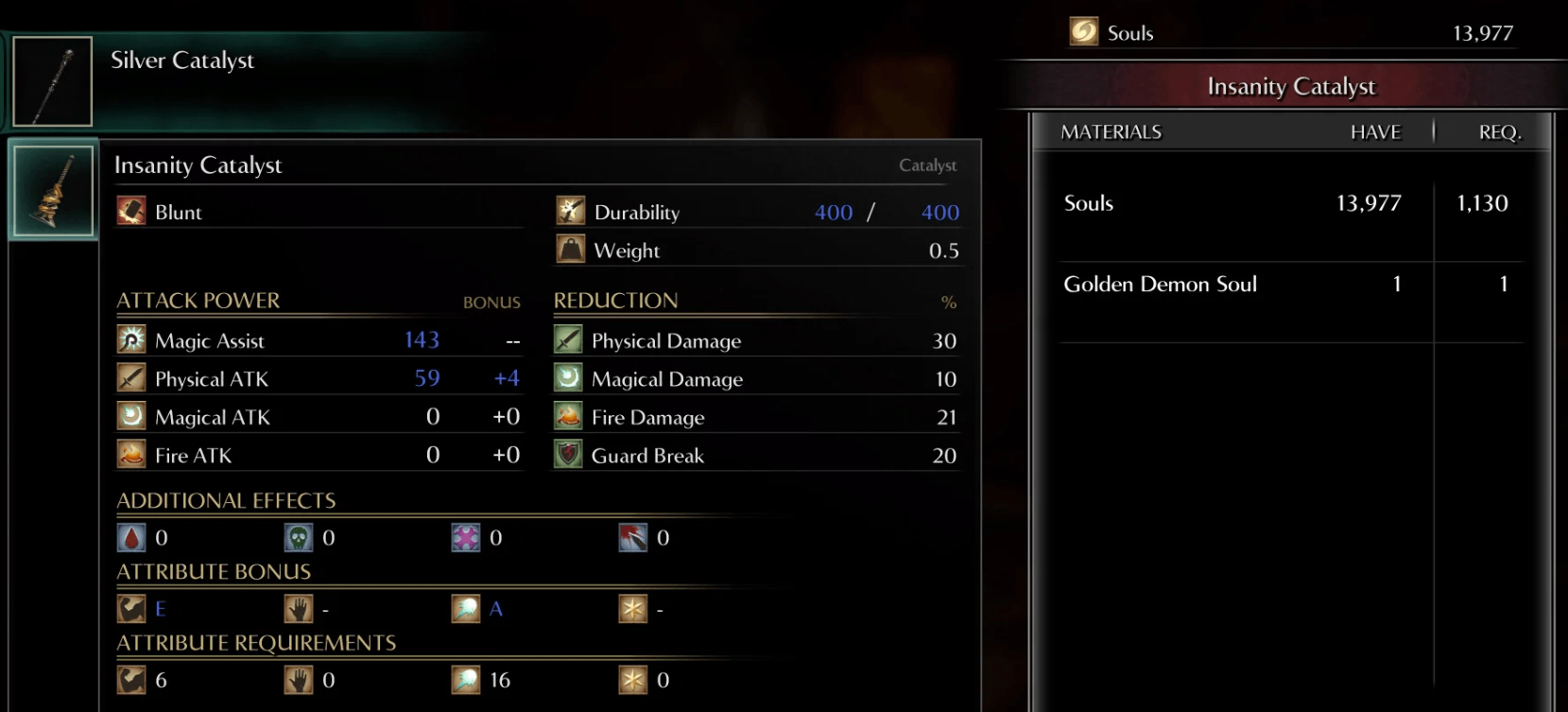Viewport: 1568px width, 712px height.
Task: Click the poison effect skull icon
Action: [299, 537]
